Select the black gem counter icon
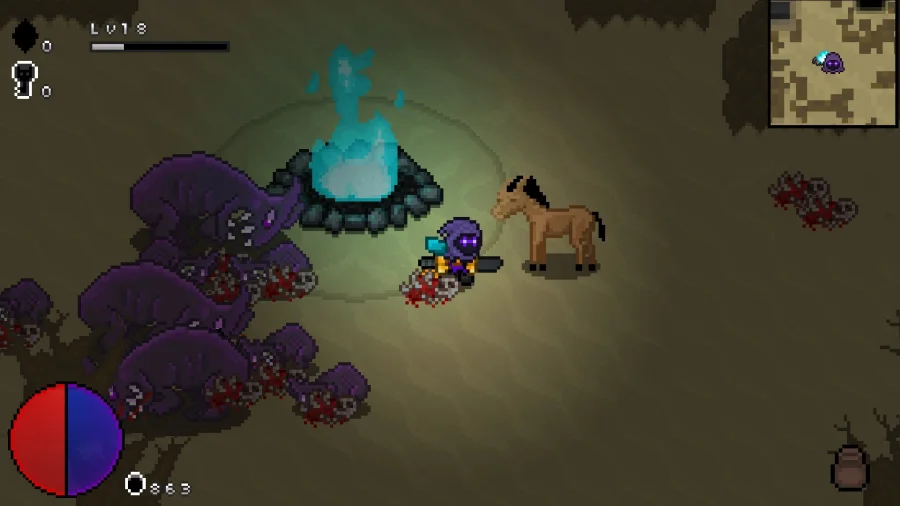The image size is (900, 506). 25,37
